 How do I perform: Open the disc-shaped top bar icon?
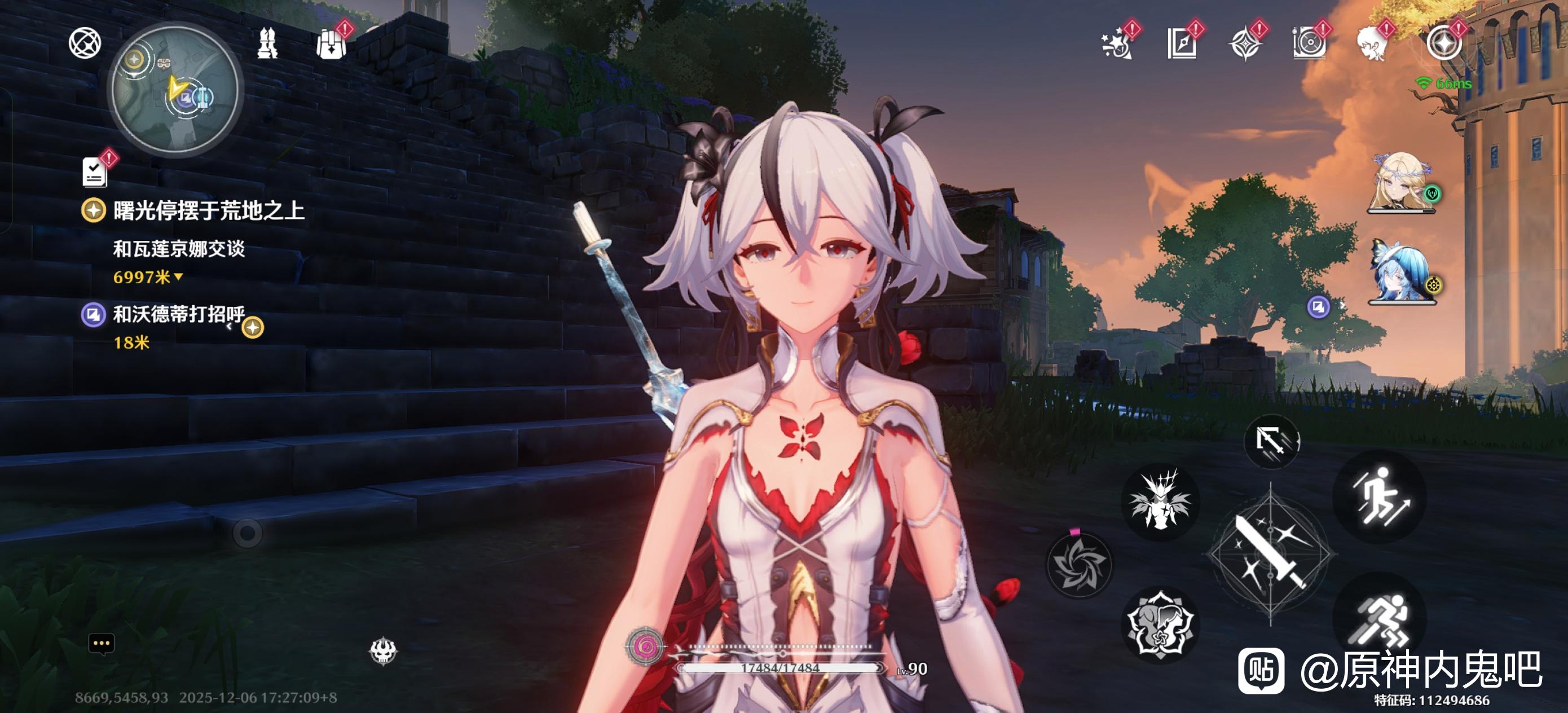1309,45
